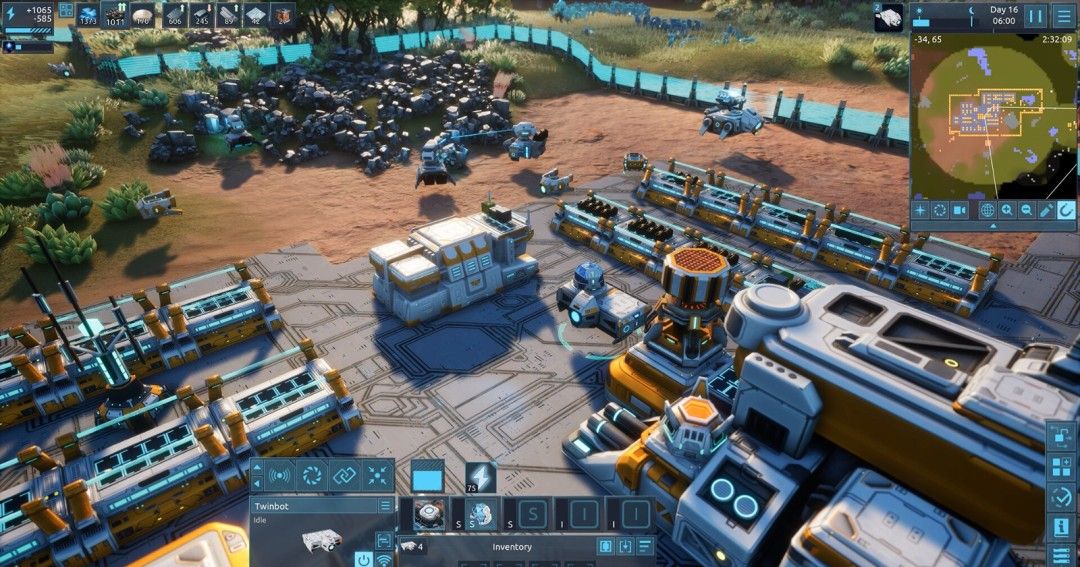
Task: Sort the inventory with the lines button
Action: pos(646,547)
